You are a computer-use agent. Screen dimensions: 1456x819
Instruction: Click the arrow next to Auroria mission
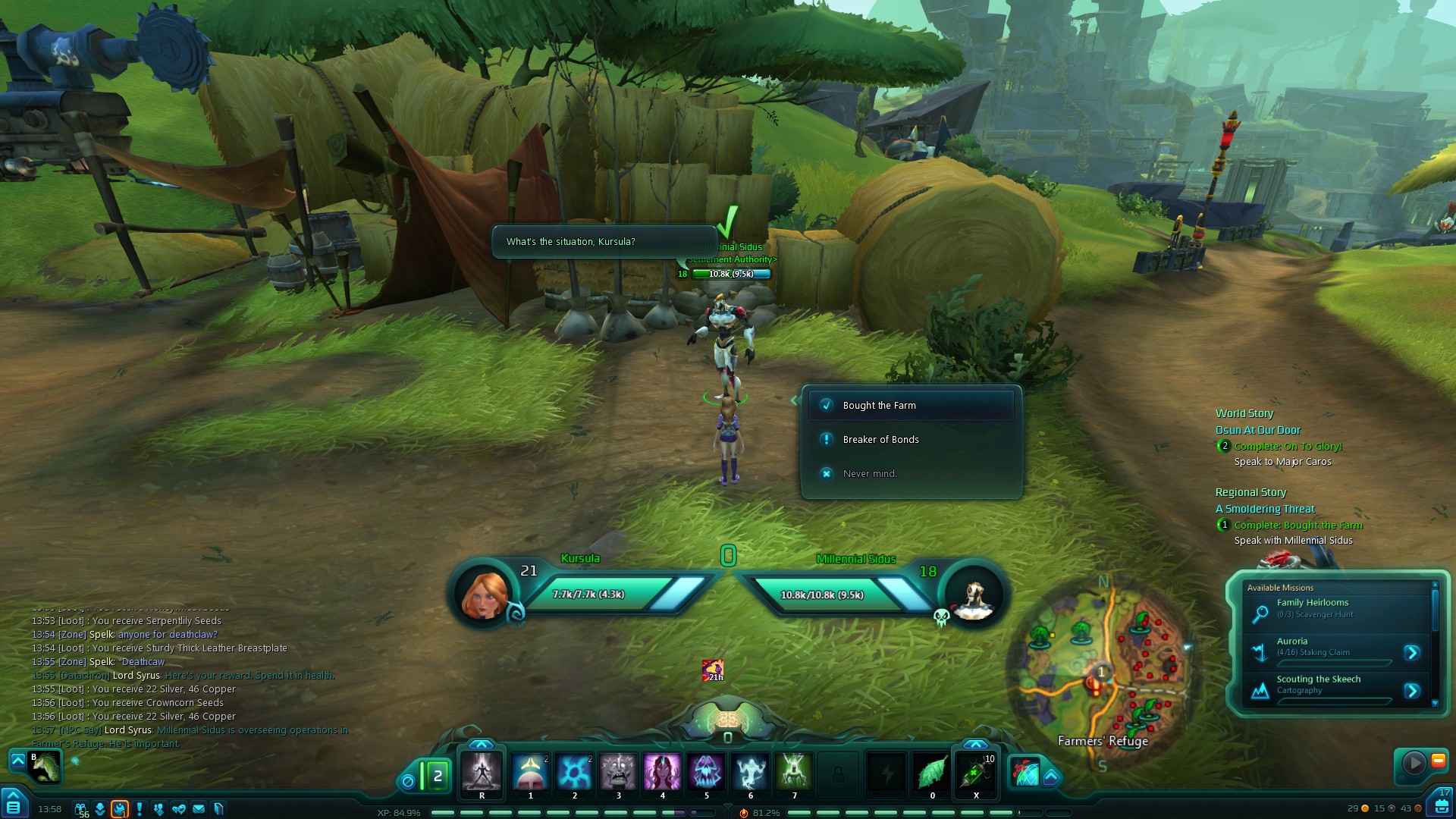1411,652
